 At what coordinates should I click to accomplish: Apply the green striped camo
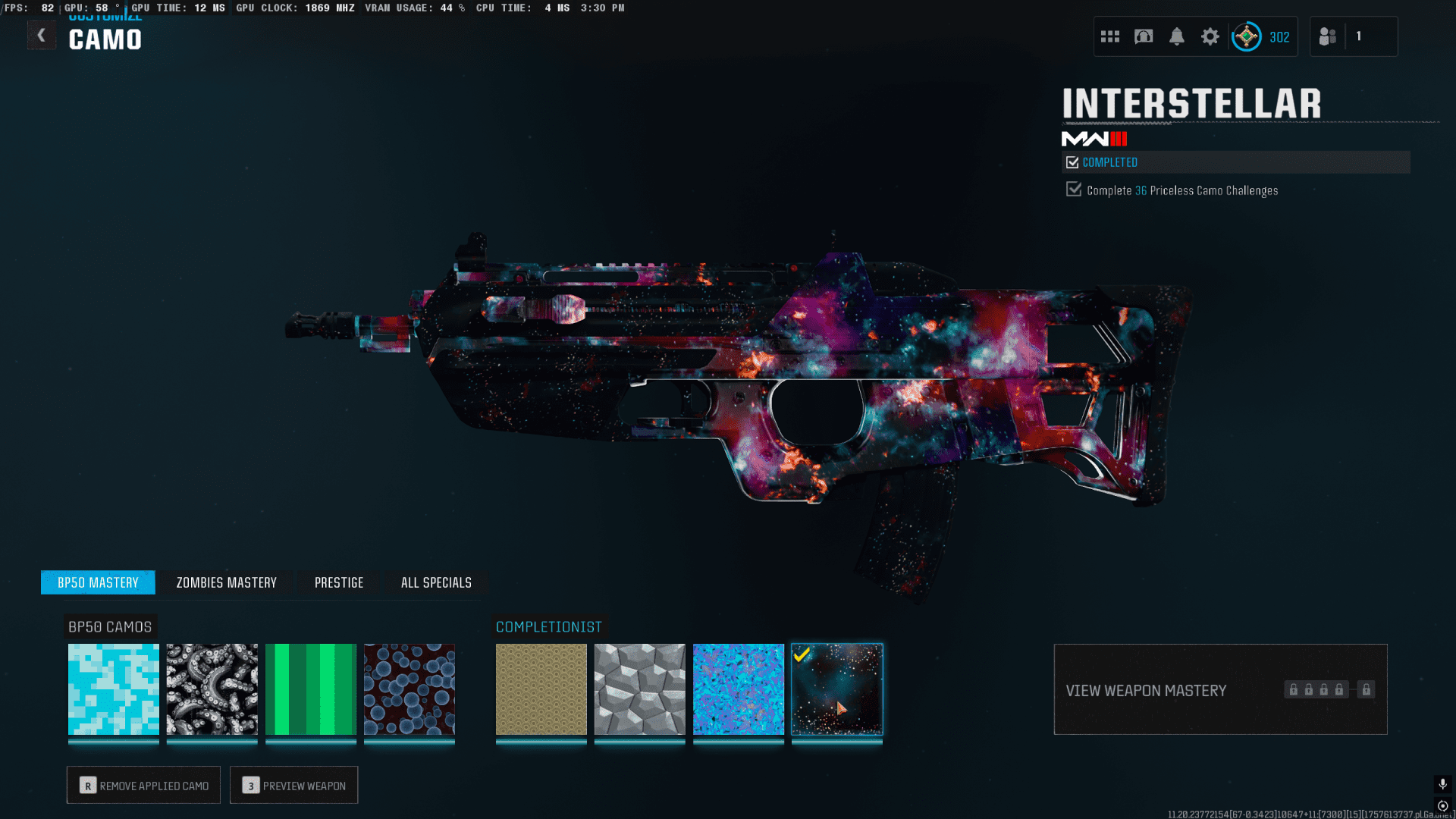pos(311,689)
